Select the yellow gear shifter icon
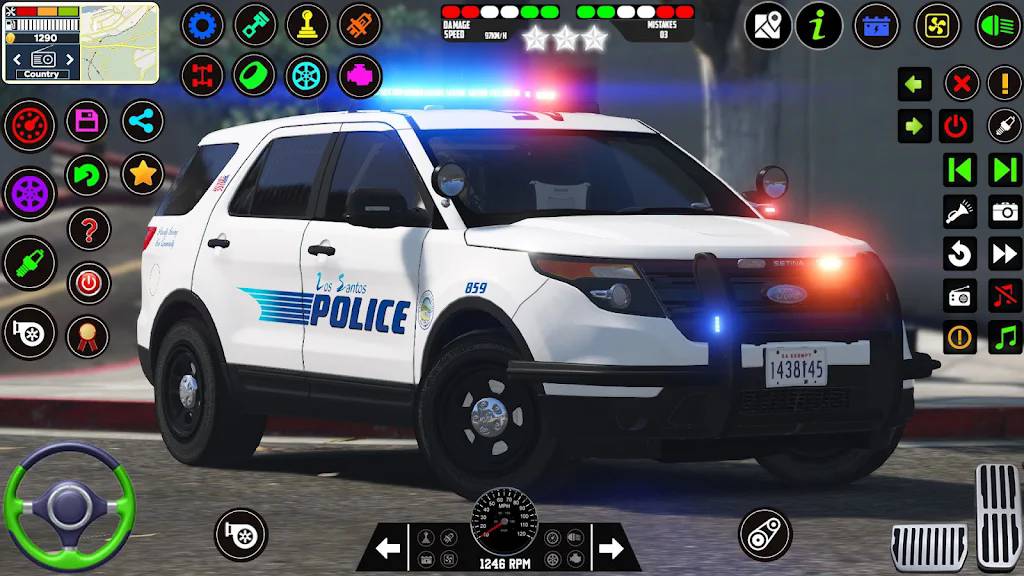Viewport: 1024px width, 576px height. click(308, 25)
